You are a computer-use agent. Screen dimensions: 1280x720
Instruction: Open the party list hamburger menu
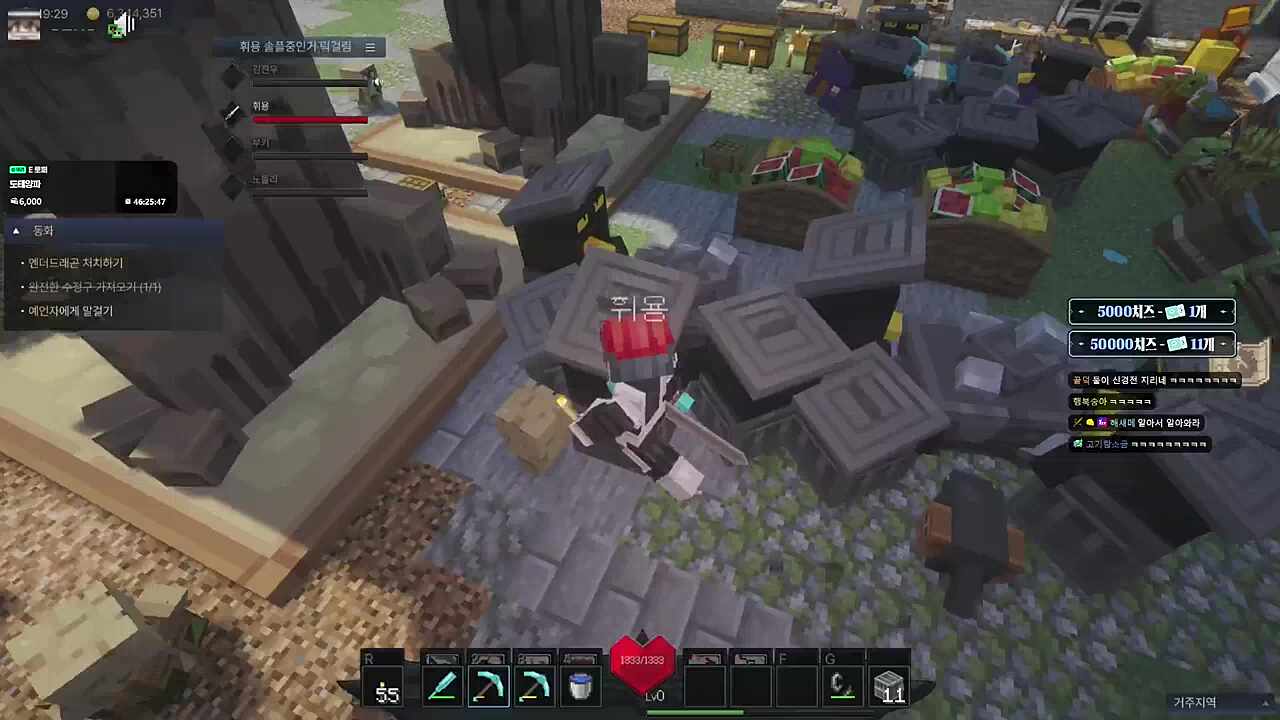(370, 47)
